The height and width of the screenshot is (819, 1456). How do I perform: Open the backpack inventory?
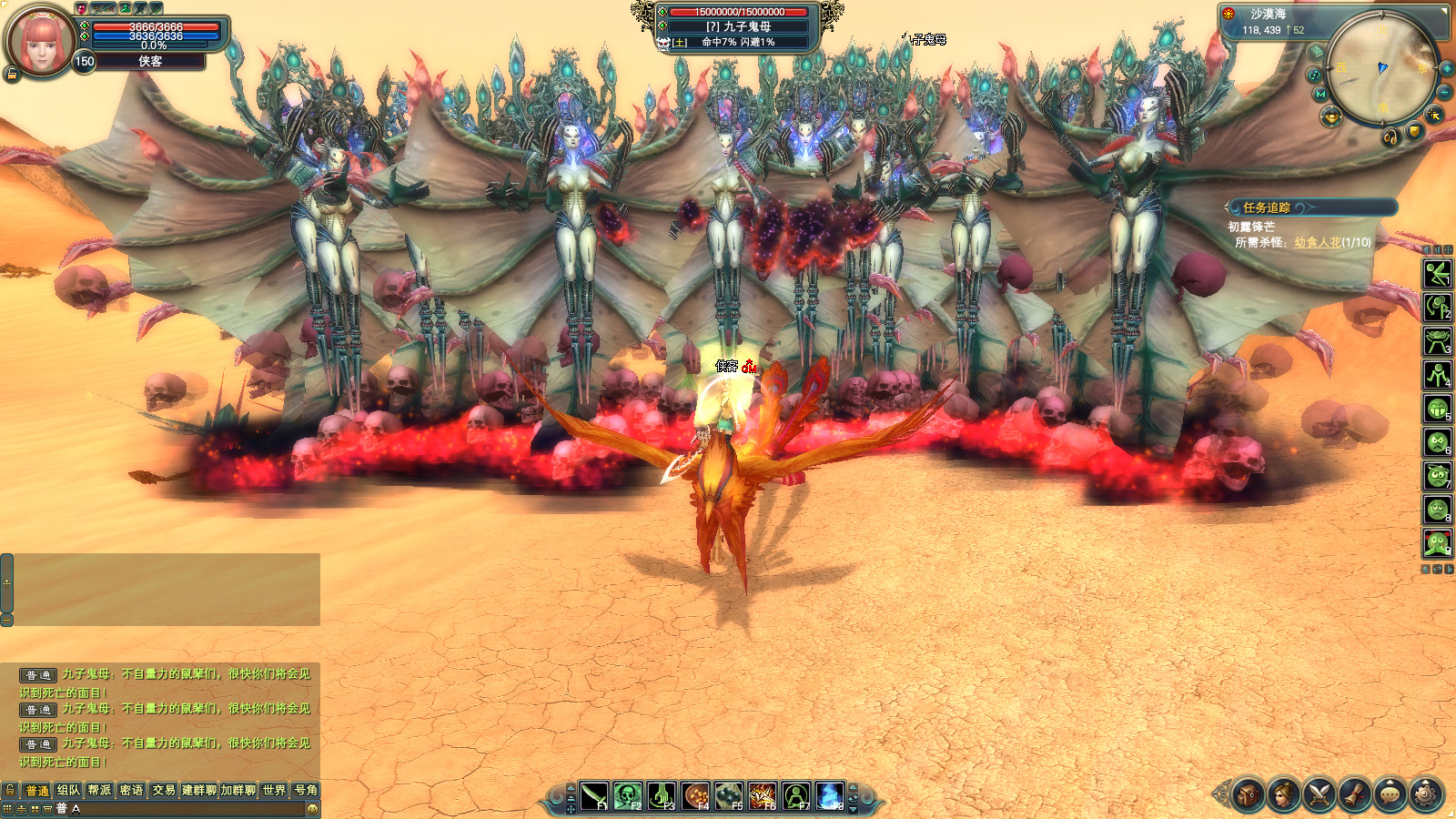1248,795
